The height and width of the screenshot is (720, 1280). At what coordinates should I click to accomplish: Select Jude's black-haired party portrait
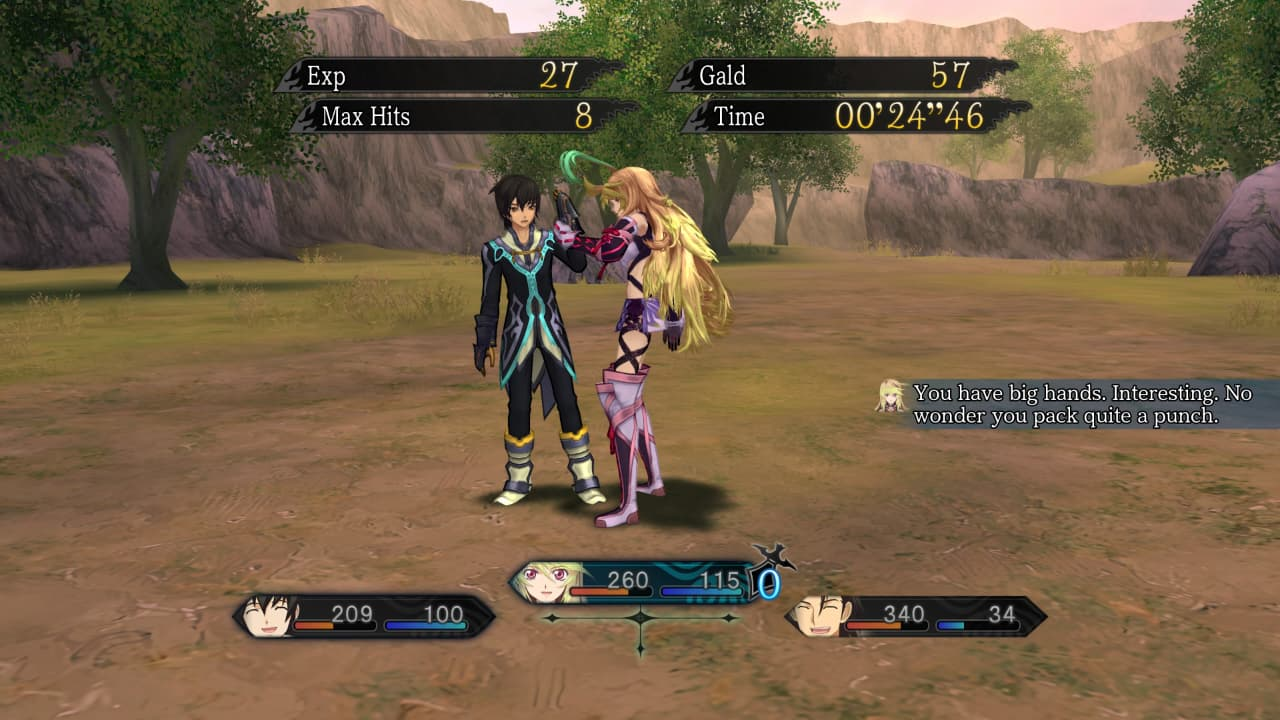click(268, 615)
